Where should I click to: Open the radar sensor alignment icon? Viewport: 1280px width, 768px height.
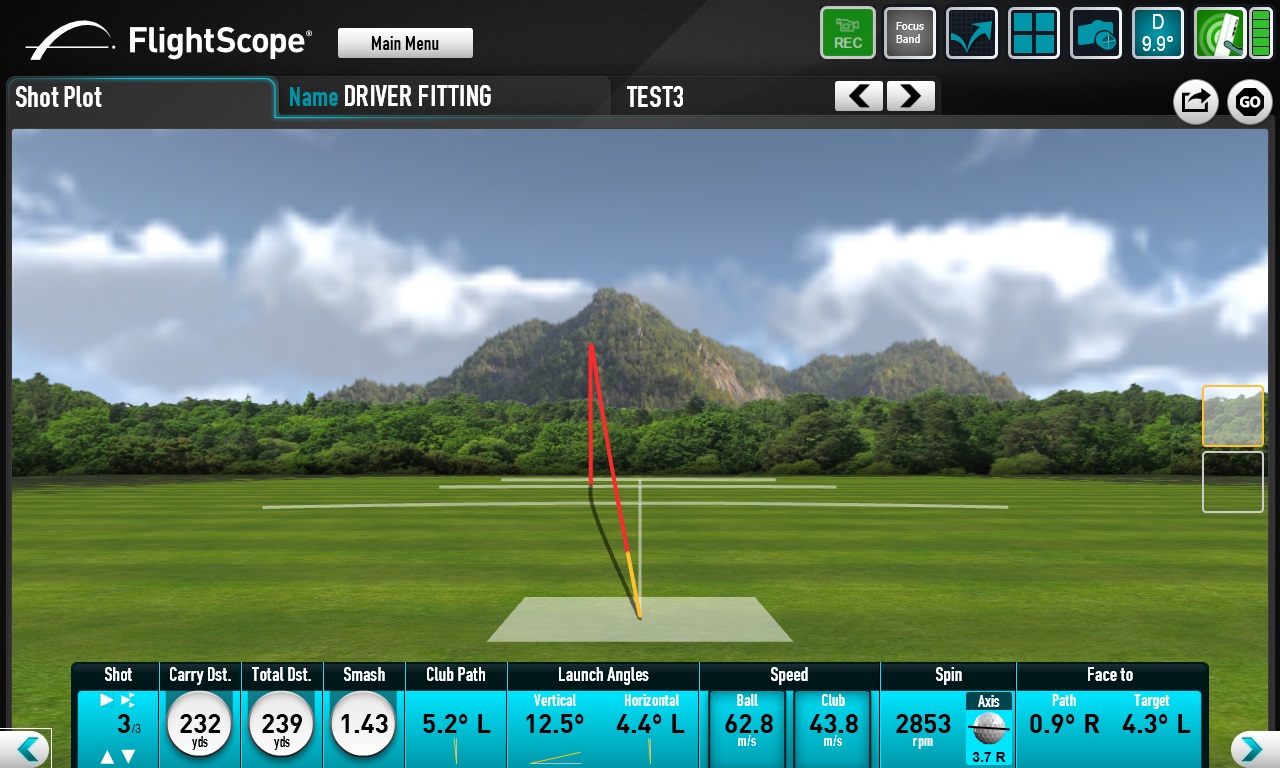tap(1219, 33)
